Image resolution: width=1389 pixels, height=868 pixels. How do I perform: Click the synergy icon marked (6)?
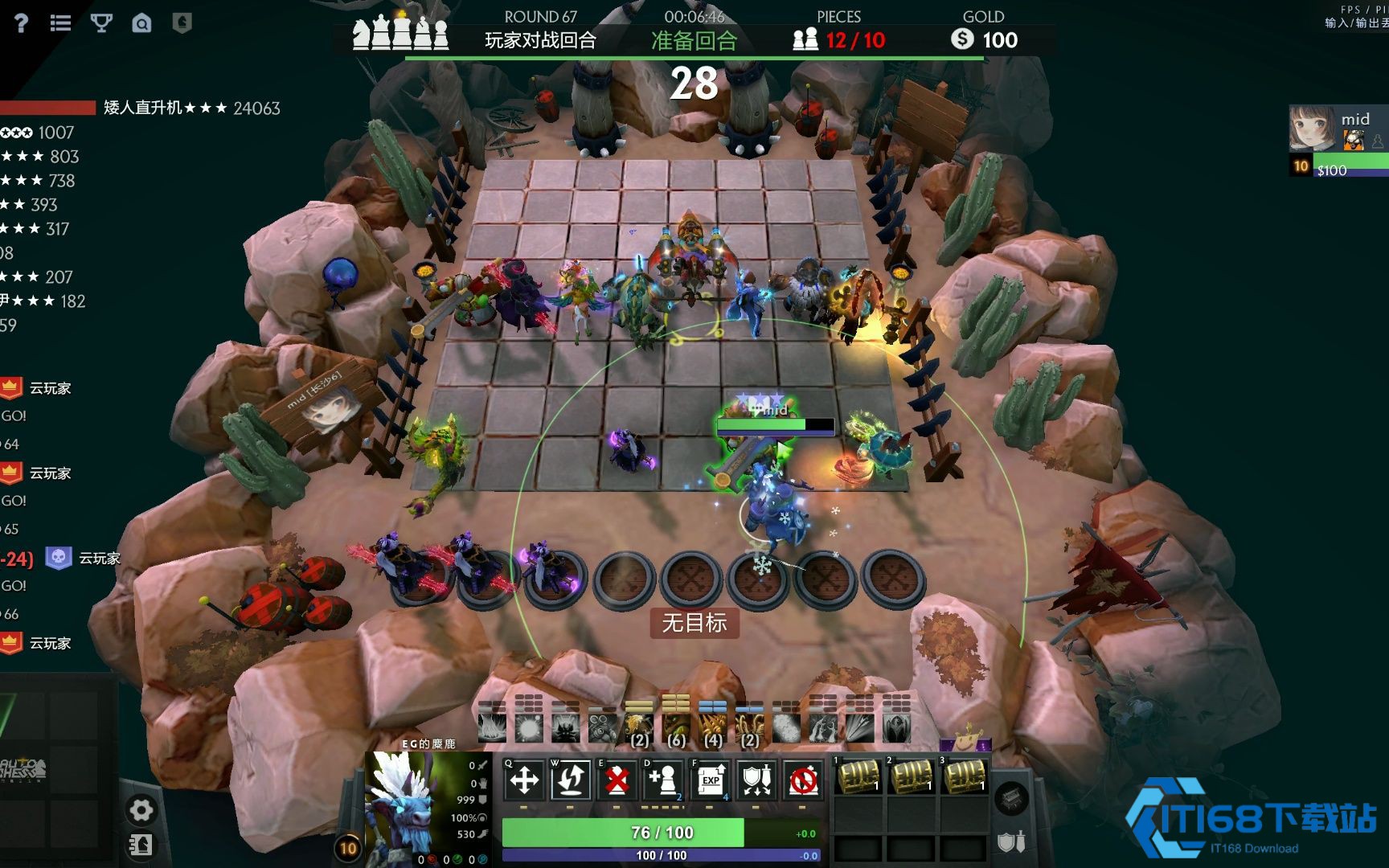tap(675, 728)
